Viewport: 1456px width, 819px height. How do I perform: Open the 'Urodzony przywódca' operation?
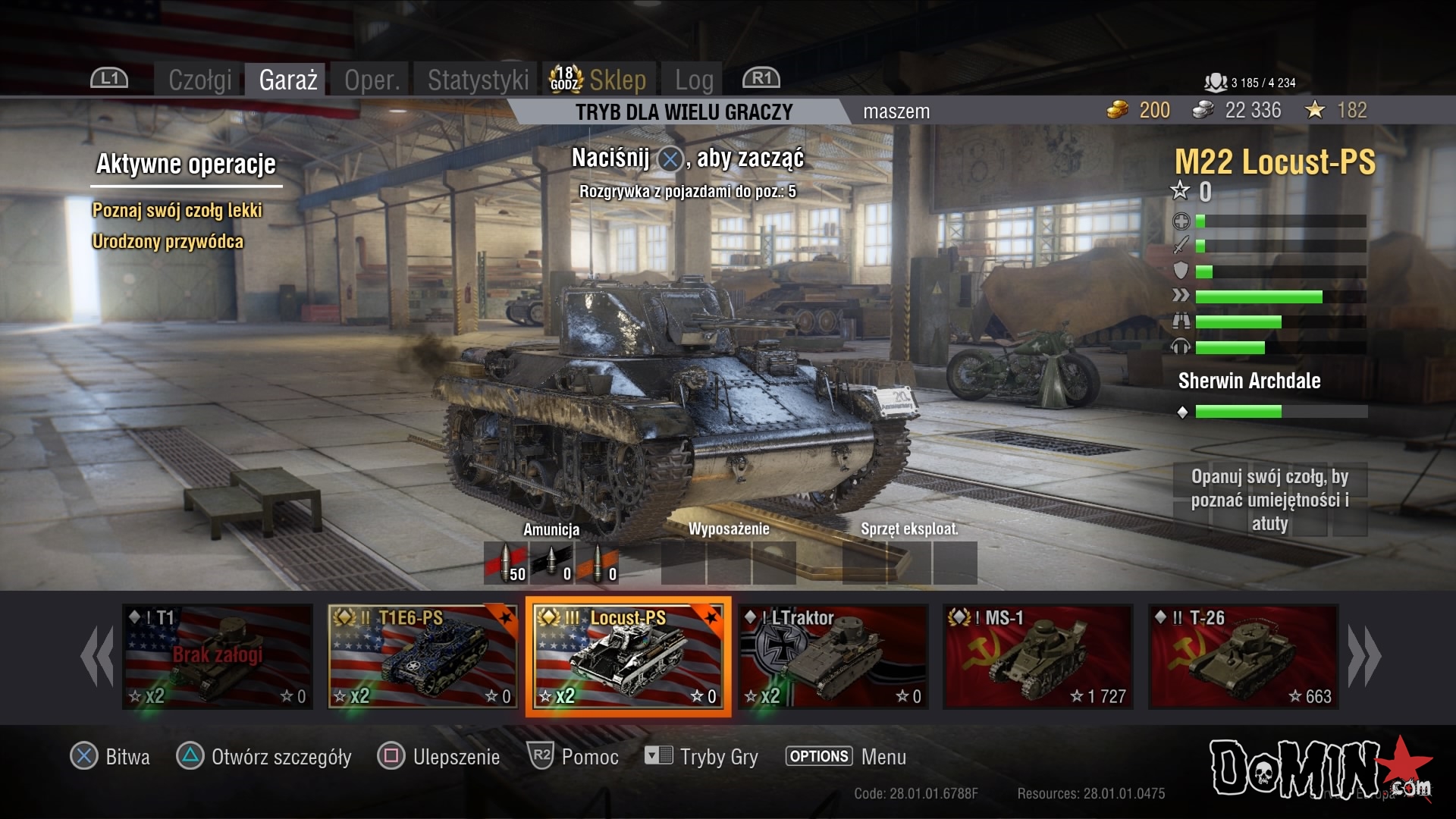168,241
